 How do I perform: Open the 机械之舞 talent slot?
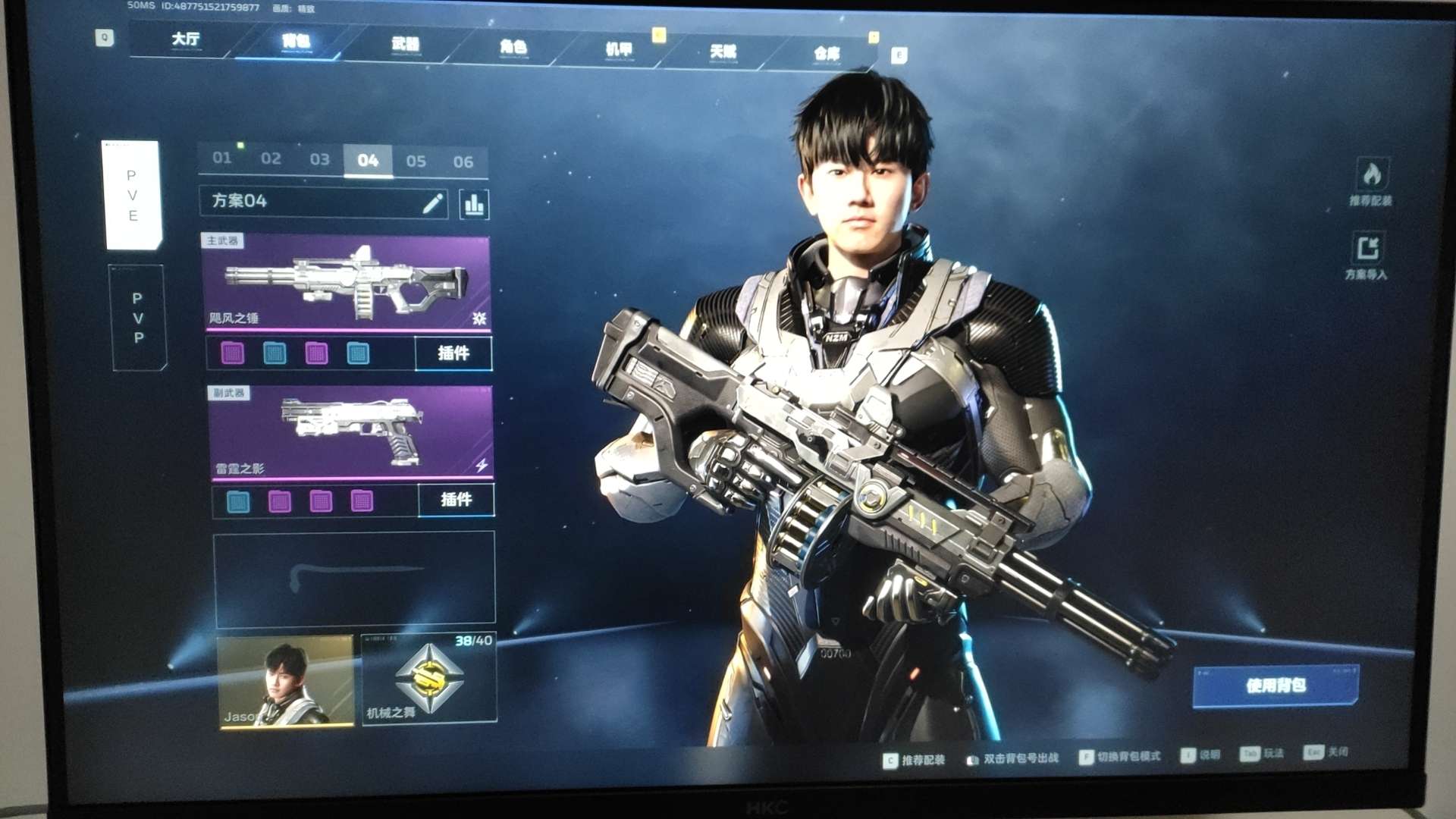click(429, 679)
